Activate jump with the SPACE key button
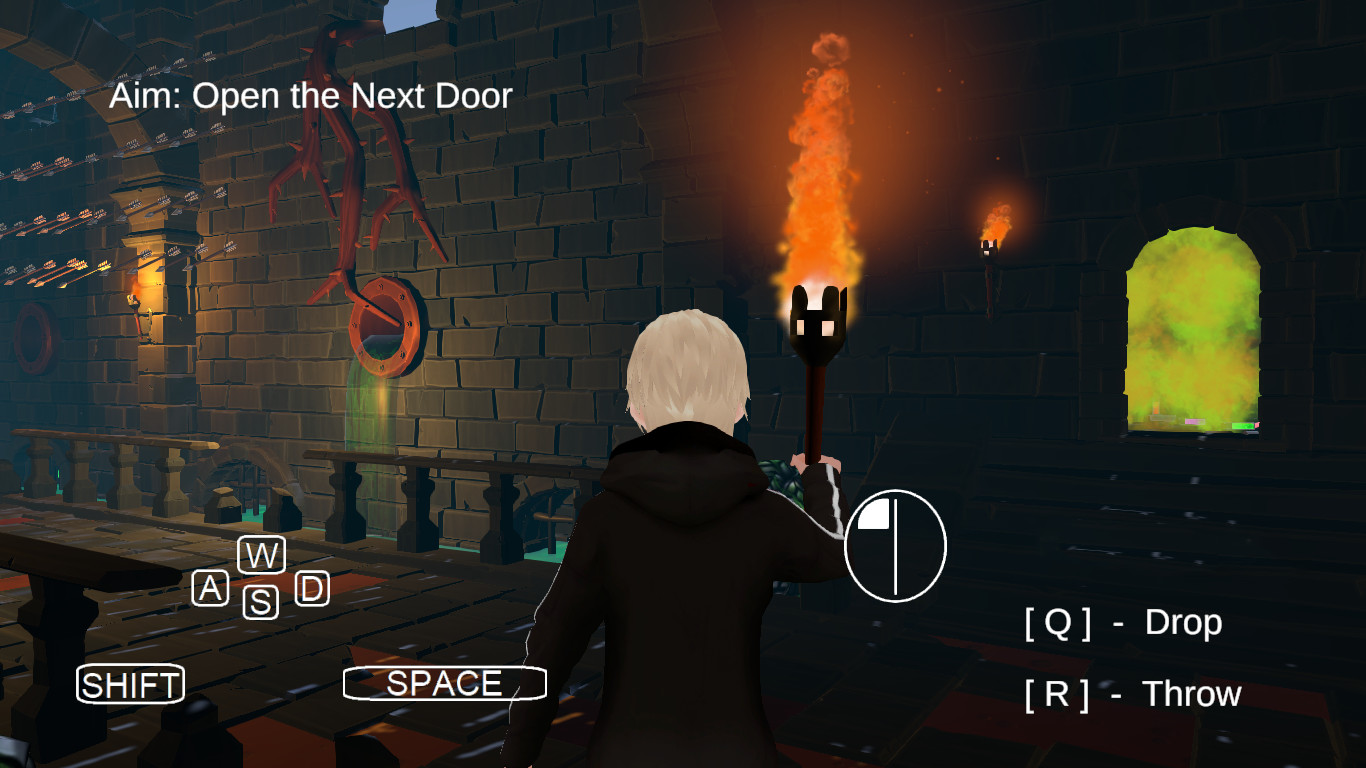 443,684
